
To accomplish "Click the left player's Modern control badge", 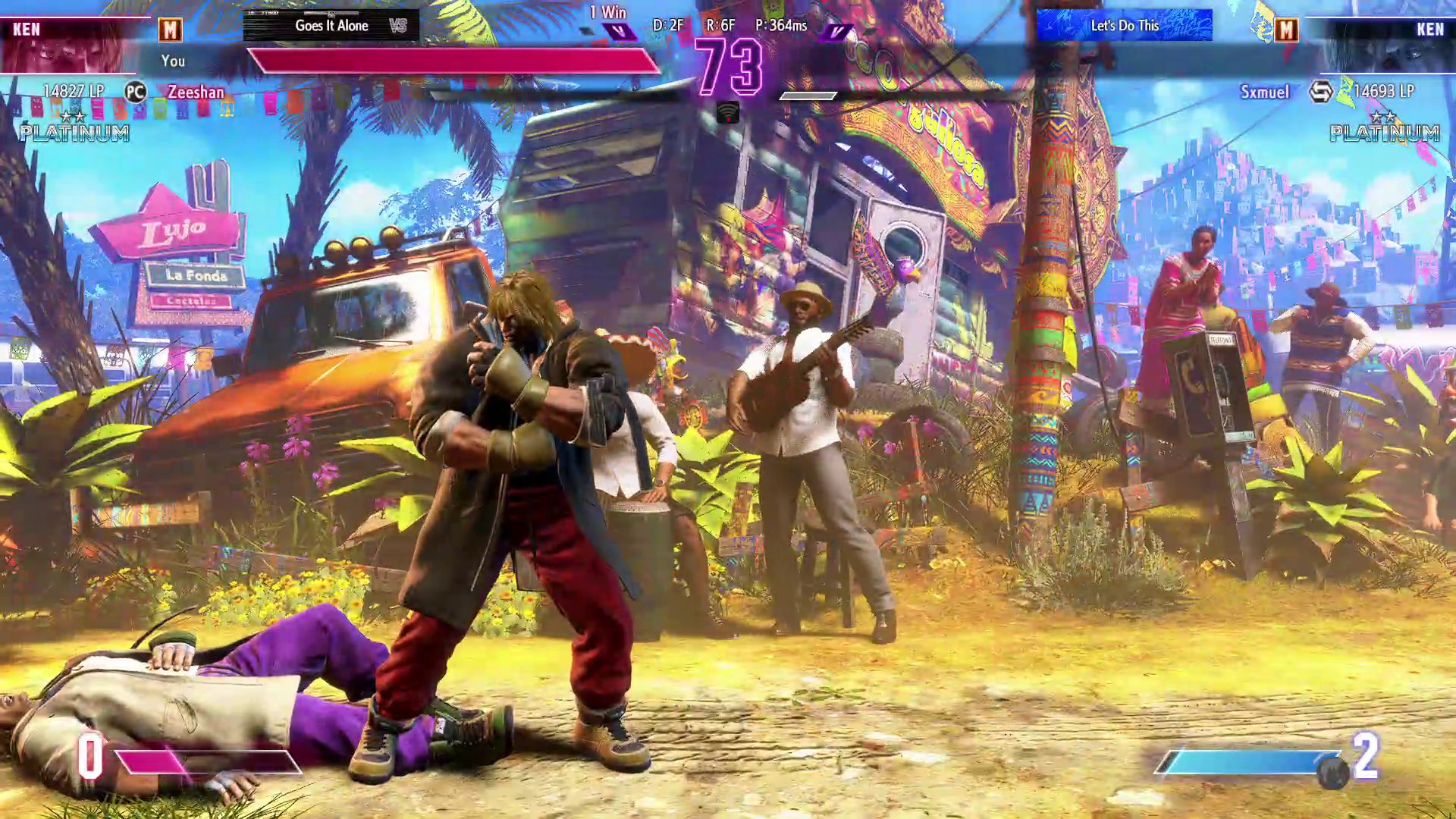I will point(170,30).
